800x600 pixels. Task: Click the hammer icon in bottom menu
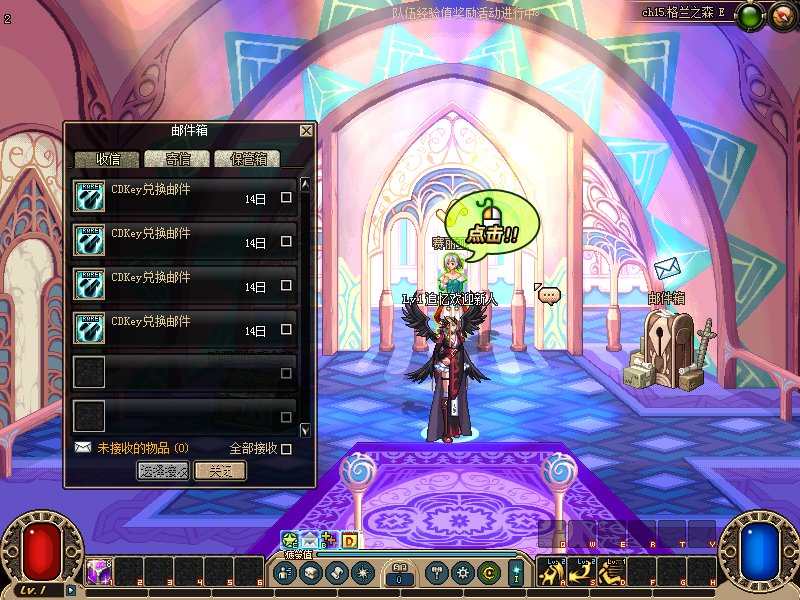(x=436, y=573)
